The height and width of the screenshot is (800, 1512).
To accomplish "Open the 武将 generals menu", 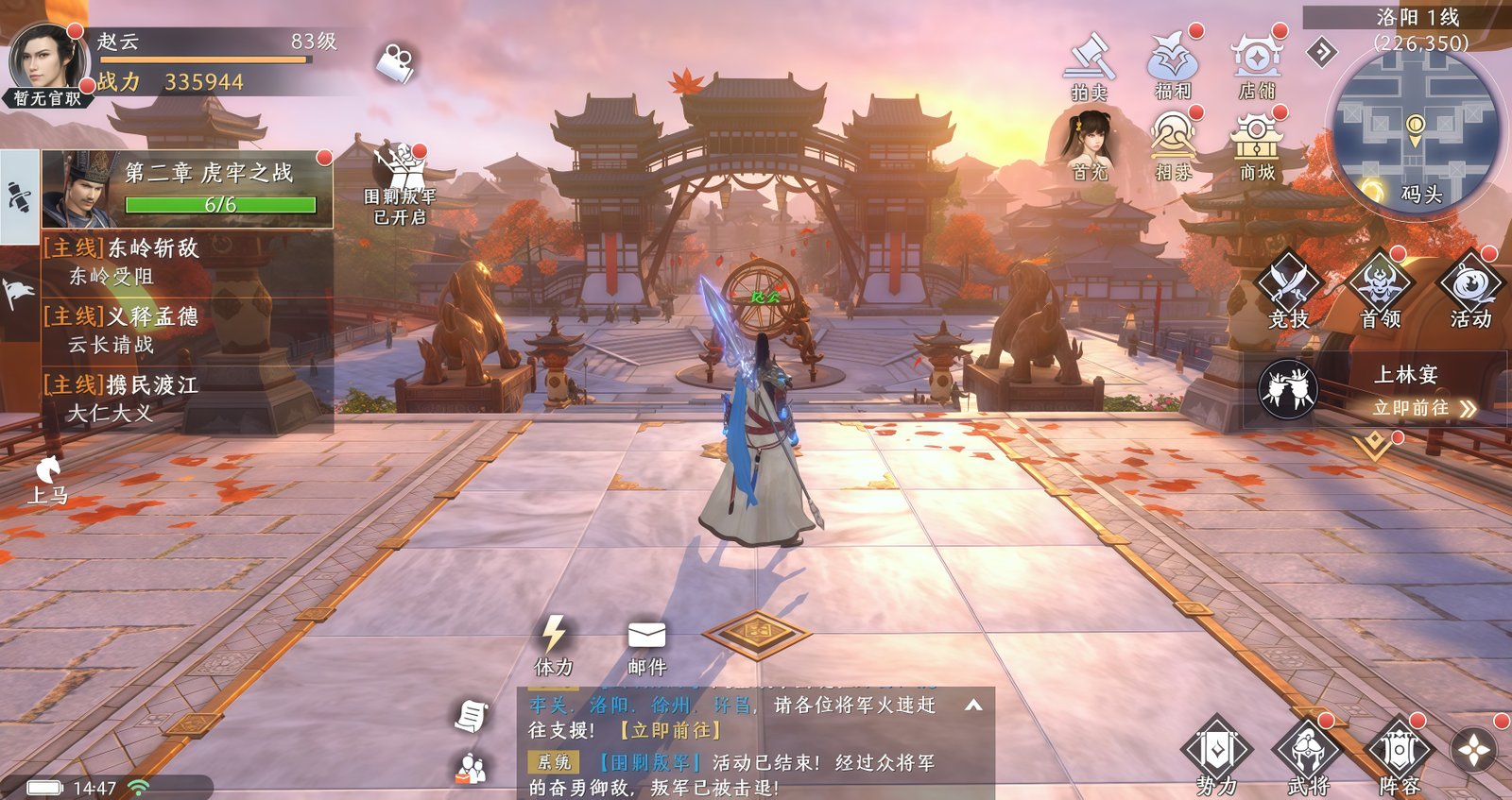I will click(1308, 756).
